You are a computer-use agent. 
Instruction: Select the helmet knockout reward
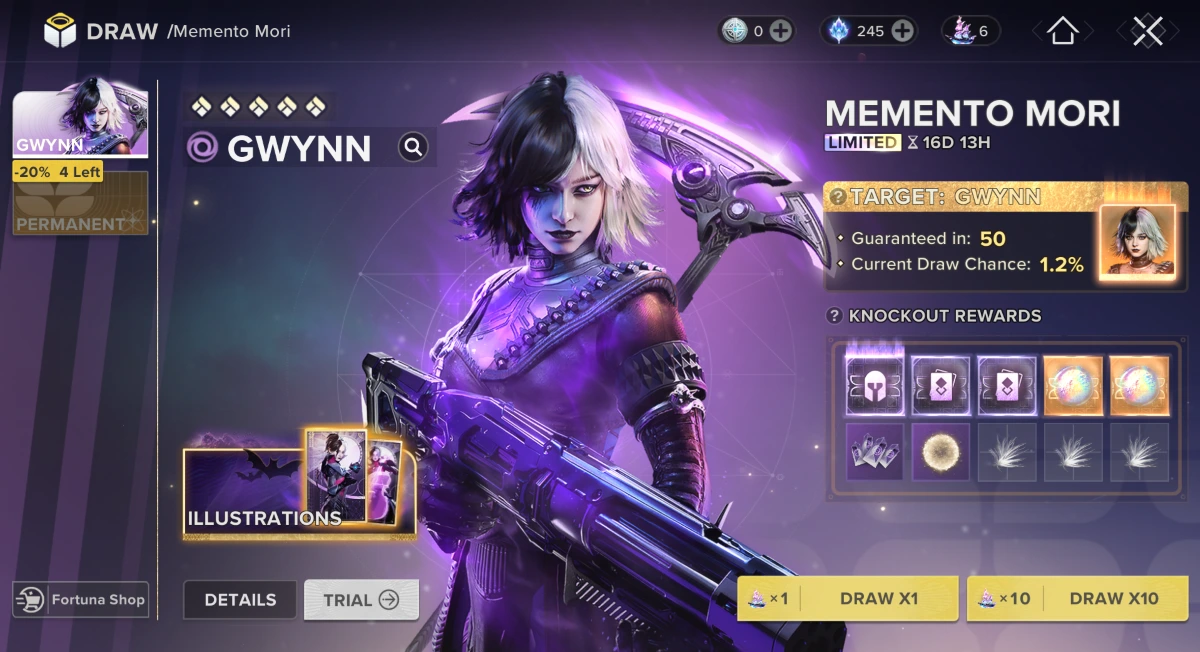tap(875, 384)
